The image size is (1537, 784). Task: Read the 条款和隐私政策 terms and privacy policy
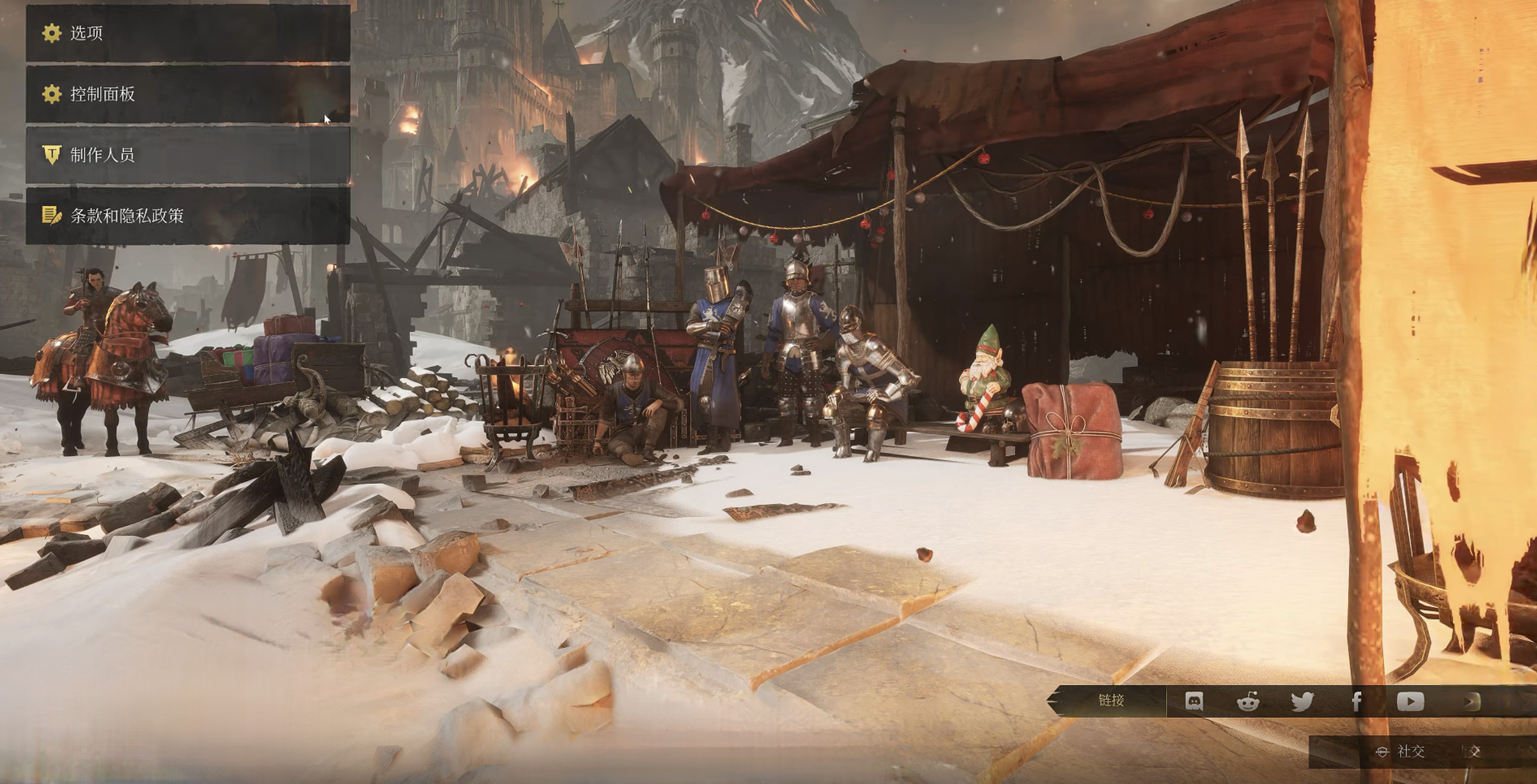187,216
